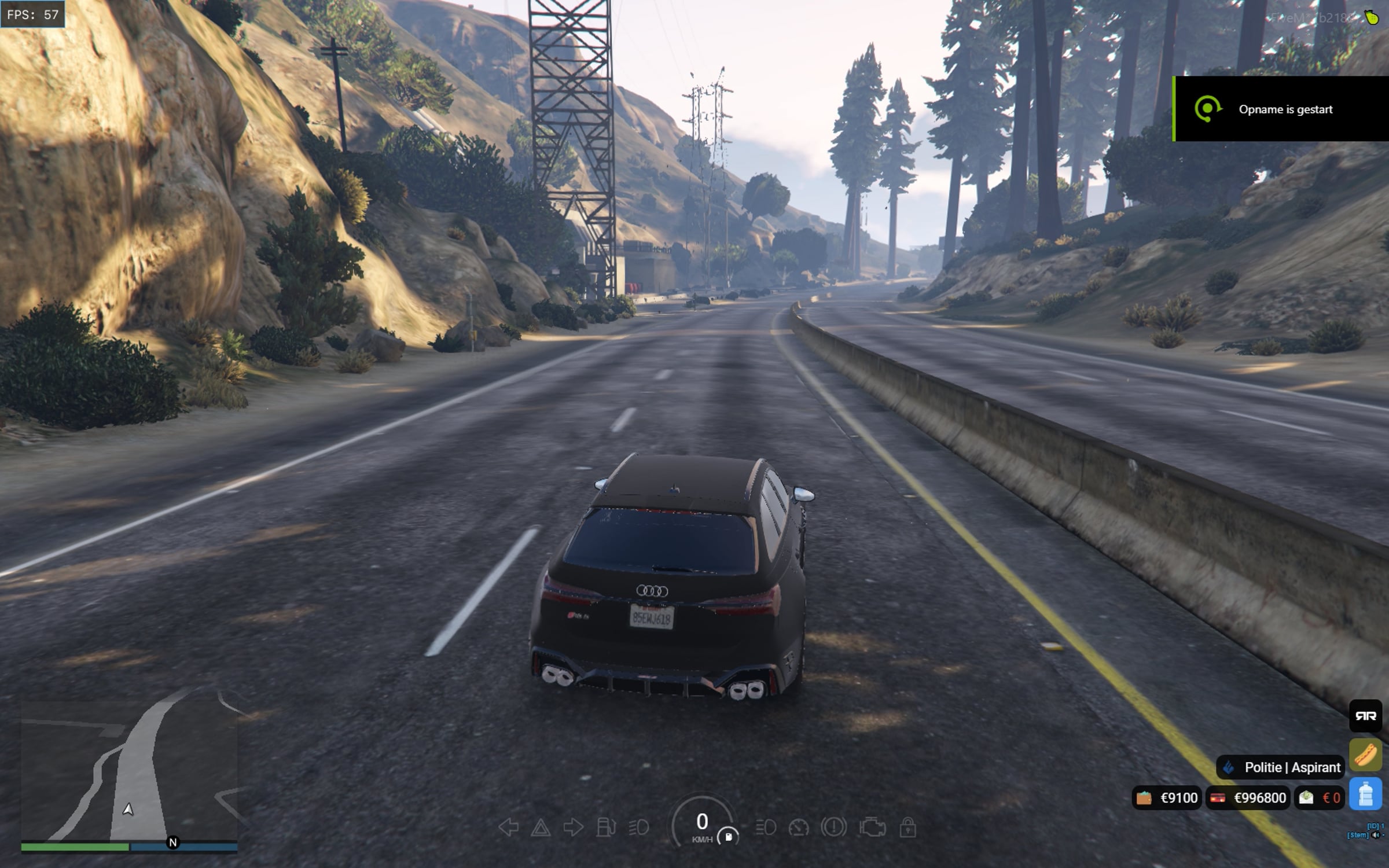Click the handbrake warning icon
The image size is (1389, 868).
coord(833,827)
